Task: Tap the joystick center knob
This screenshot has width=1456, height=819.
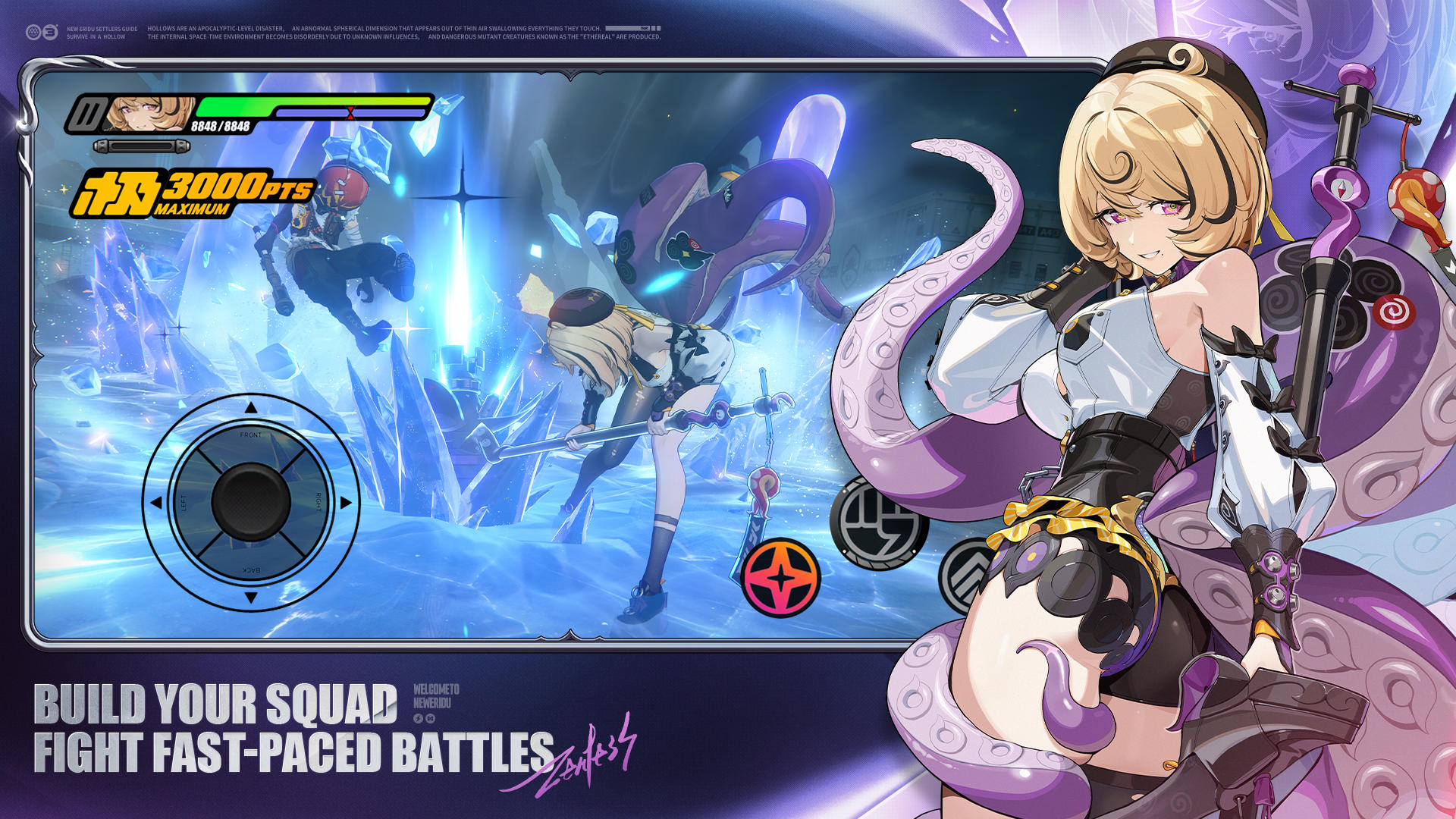Action: coord(250,502)
